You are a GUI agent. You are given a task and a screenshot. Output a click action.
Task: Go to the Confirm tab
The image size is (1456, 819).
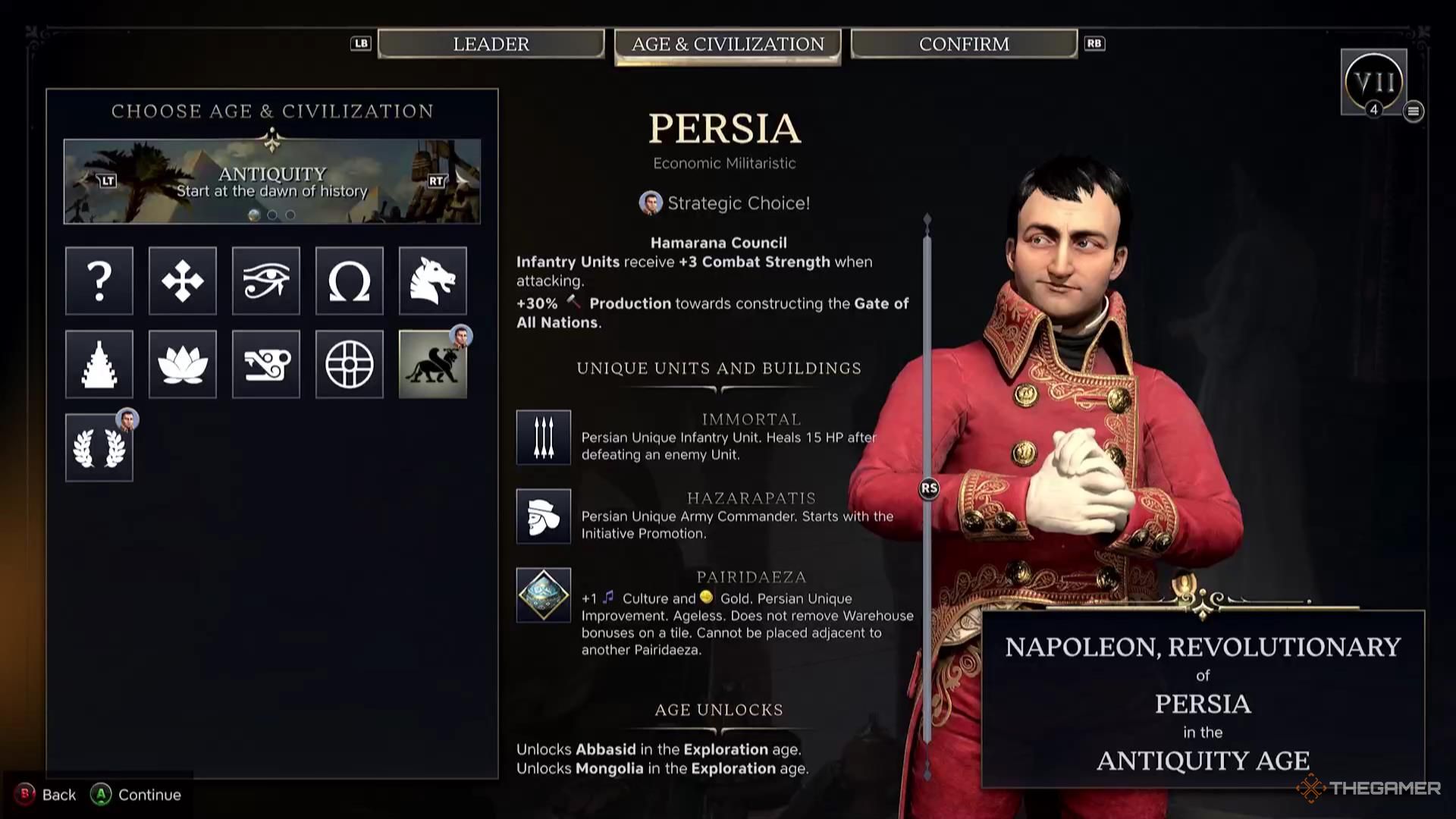point(964,44)
